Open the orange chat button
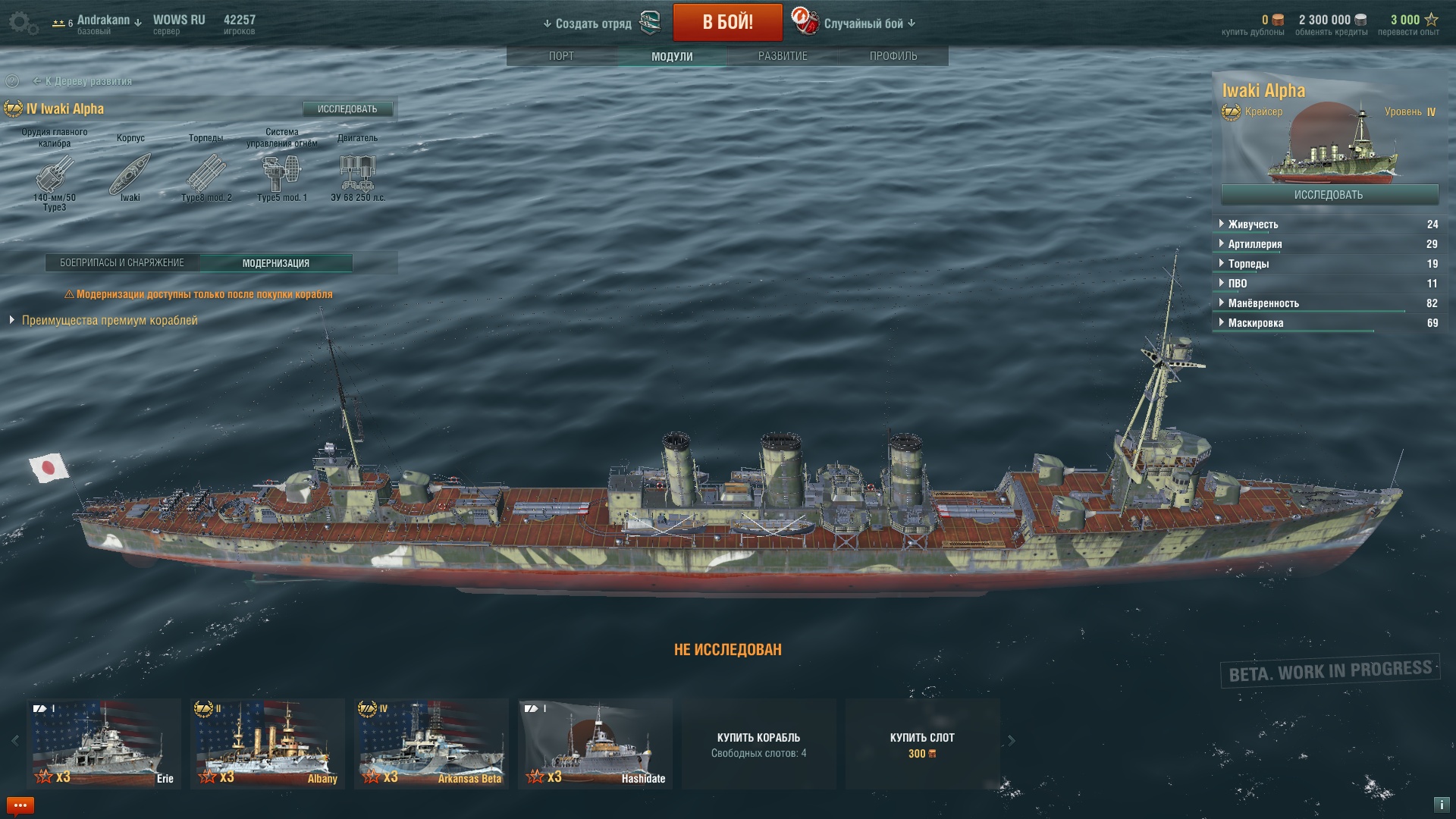This screenshot has height=819, width=1456. [x=20, y=805]
